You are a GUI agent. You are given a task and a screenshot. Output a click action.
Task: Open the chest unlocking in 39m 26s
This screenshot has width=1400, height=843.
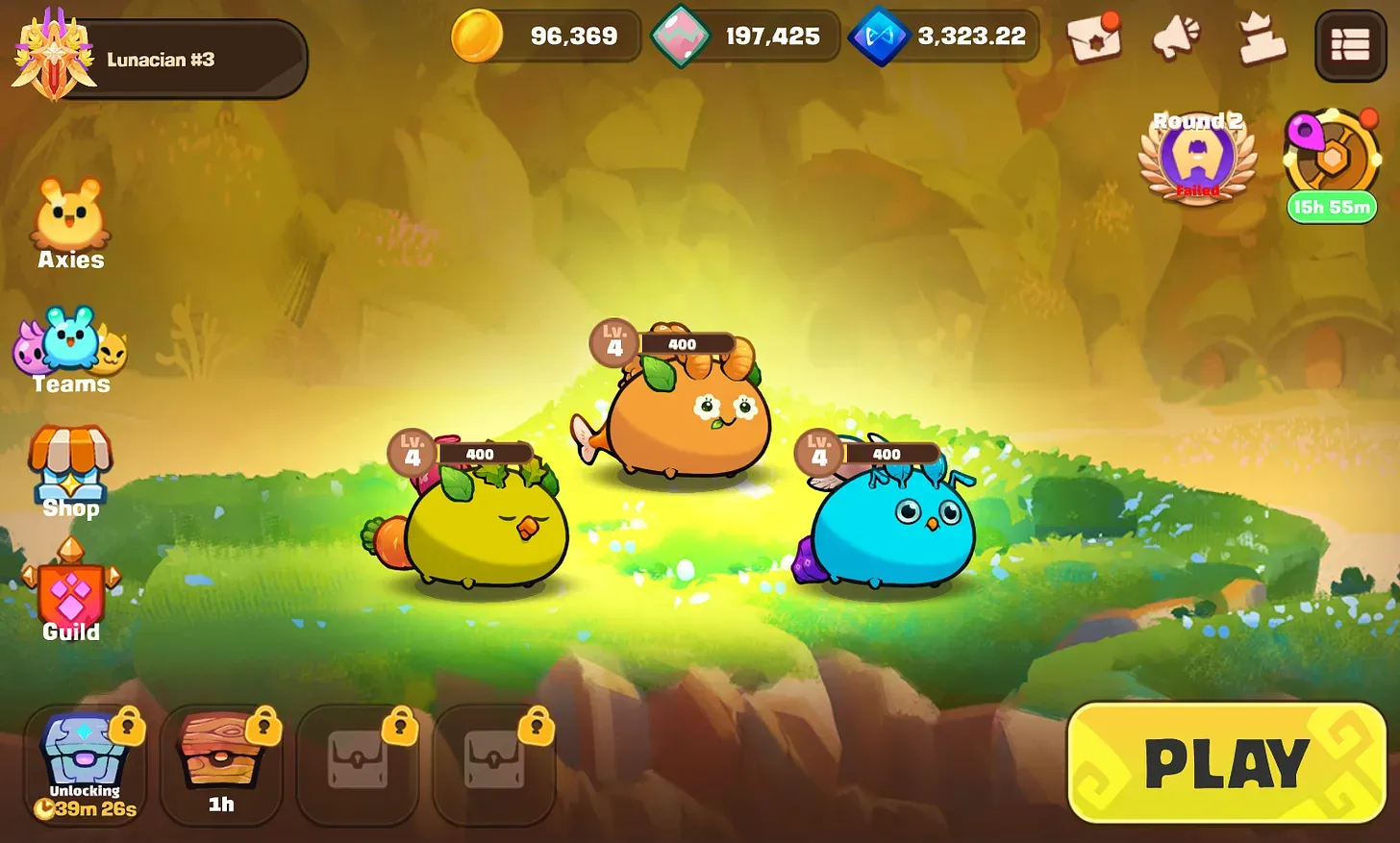84,759
